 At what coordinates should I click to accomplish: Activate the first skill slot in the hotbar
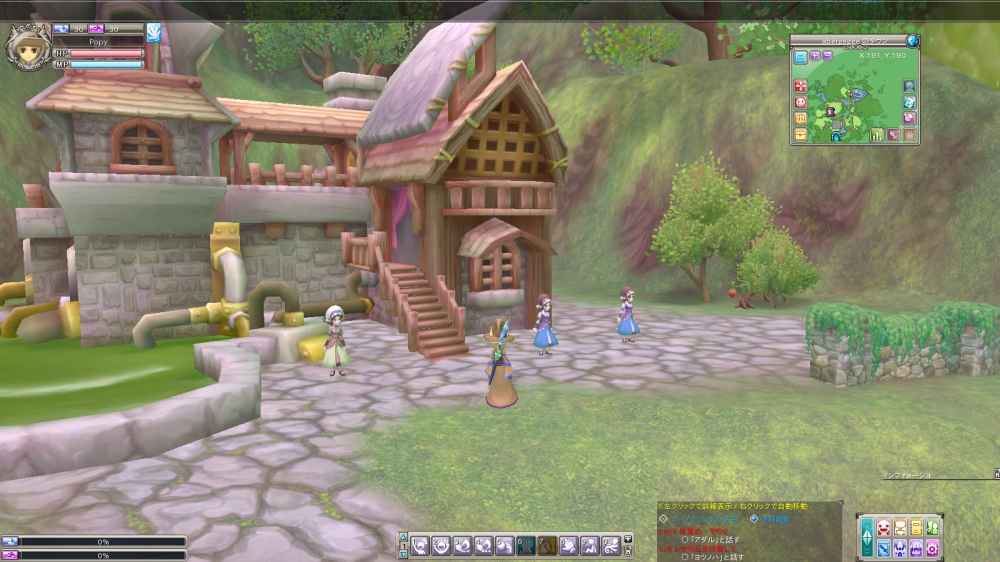(420, 546)
